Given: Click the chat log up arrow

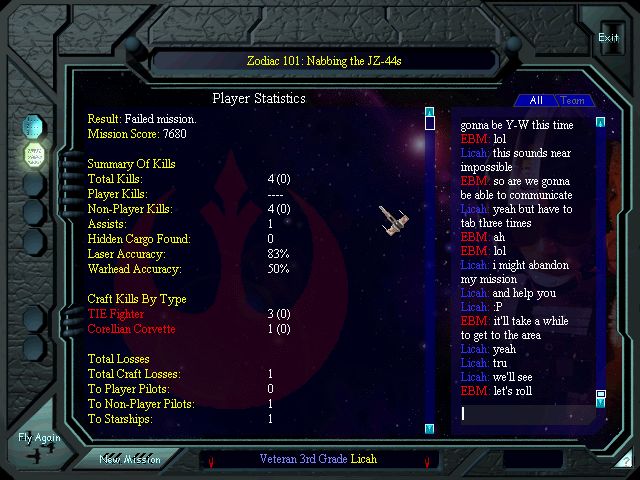Looking at the screenshot, I should (600, 123).
